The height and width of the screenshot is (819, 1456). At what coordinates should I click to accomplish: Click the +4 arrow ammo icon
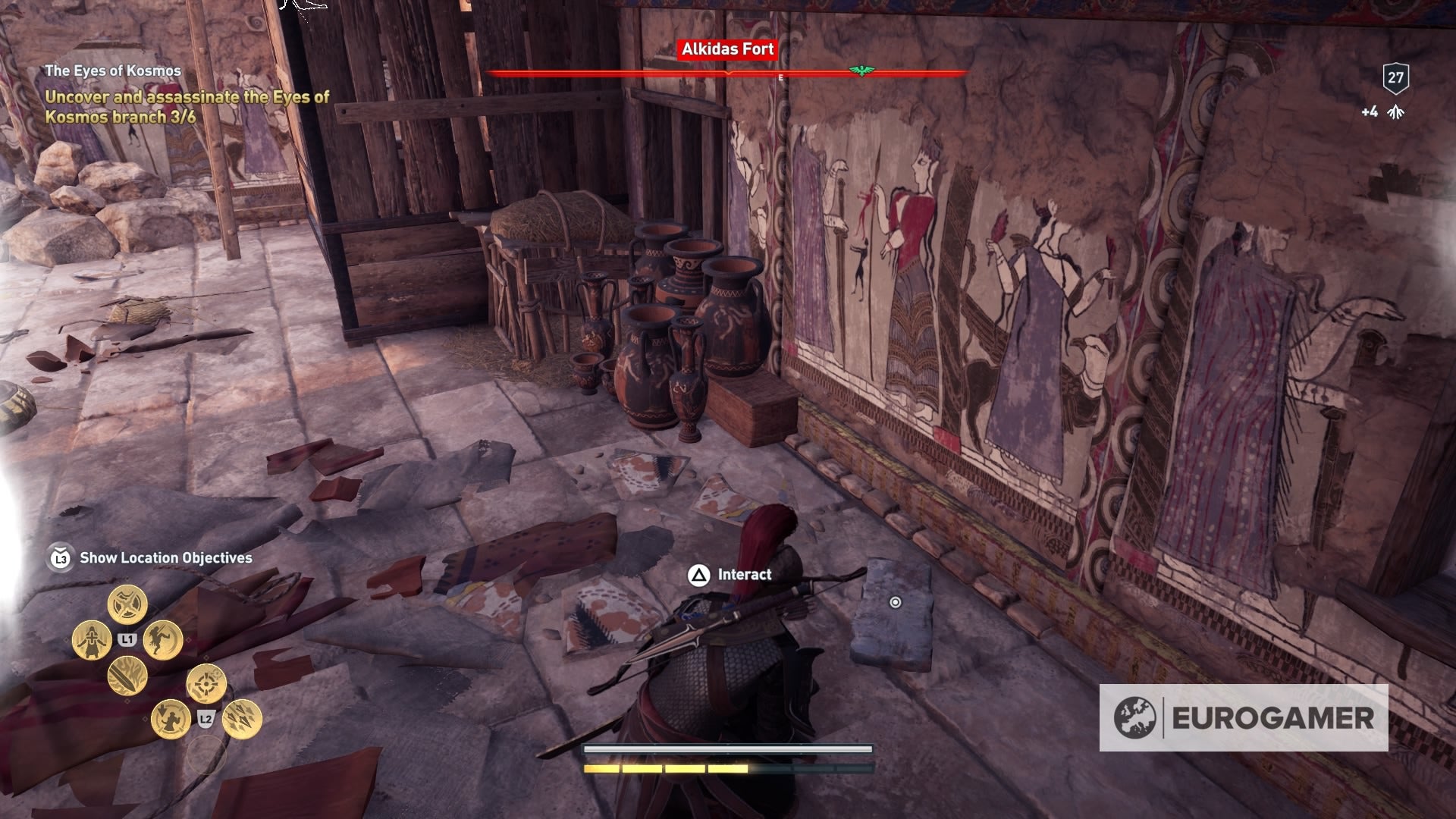point(1396,111)
